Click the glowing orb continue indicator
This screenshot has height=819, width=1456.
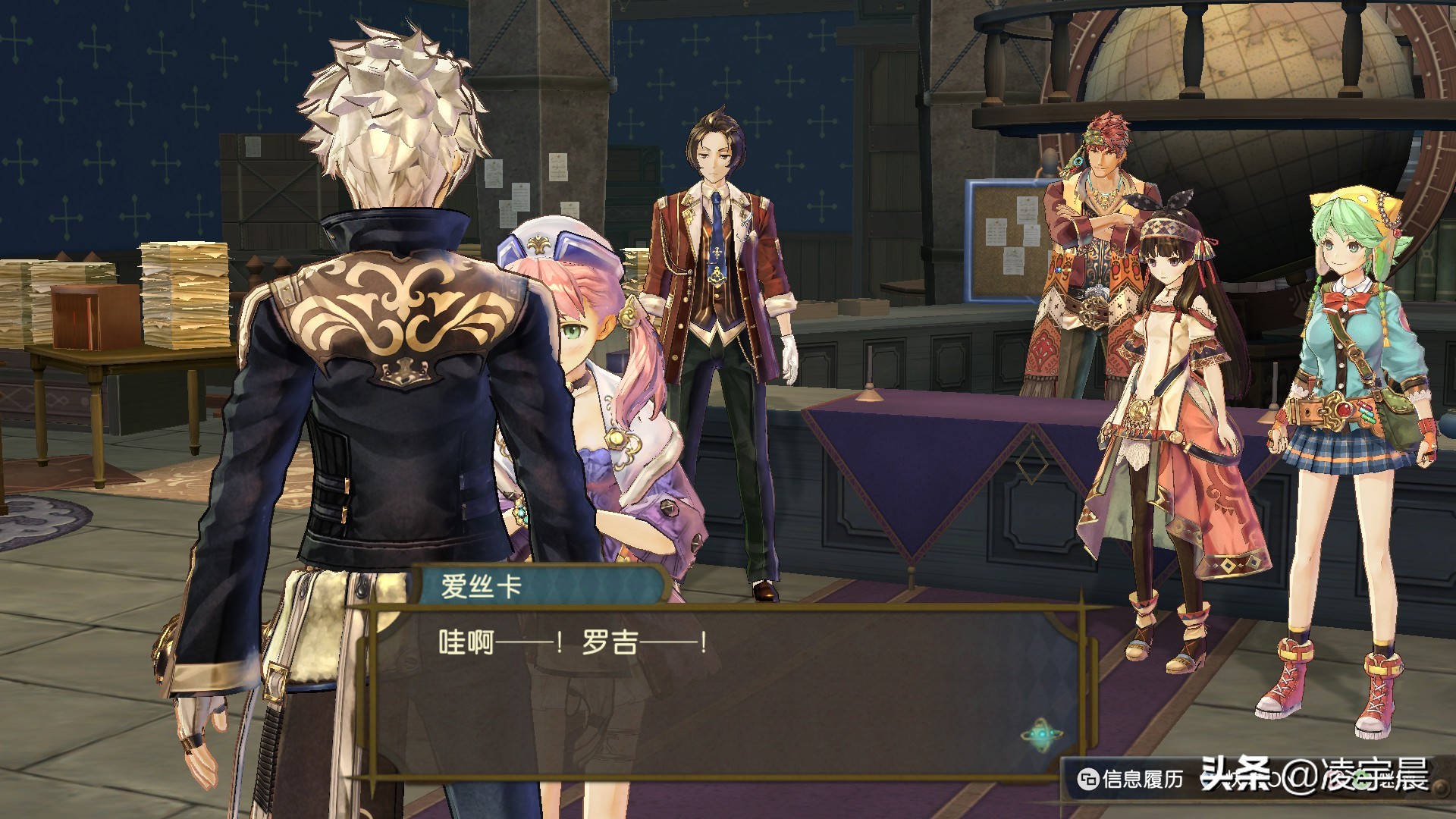coord(1040,735)
